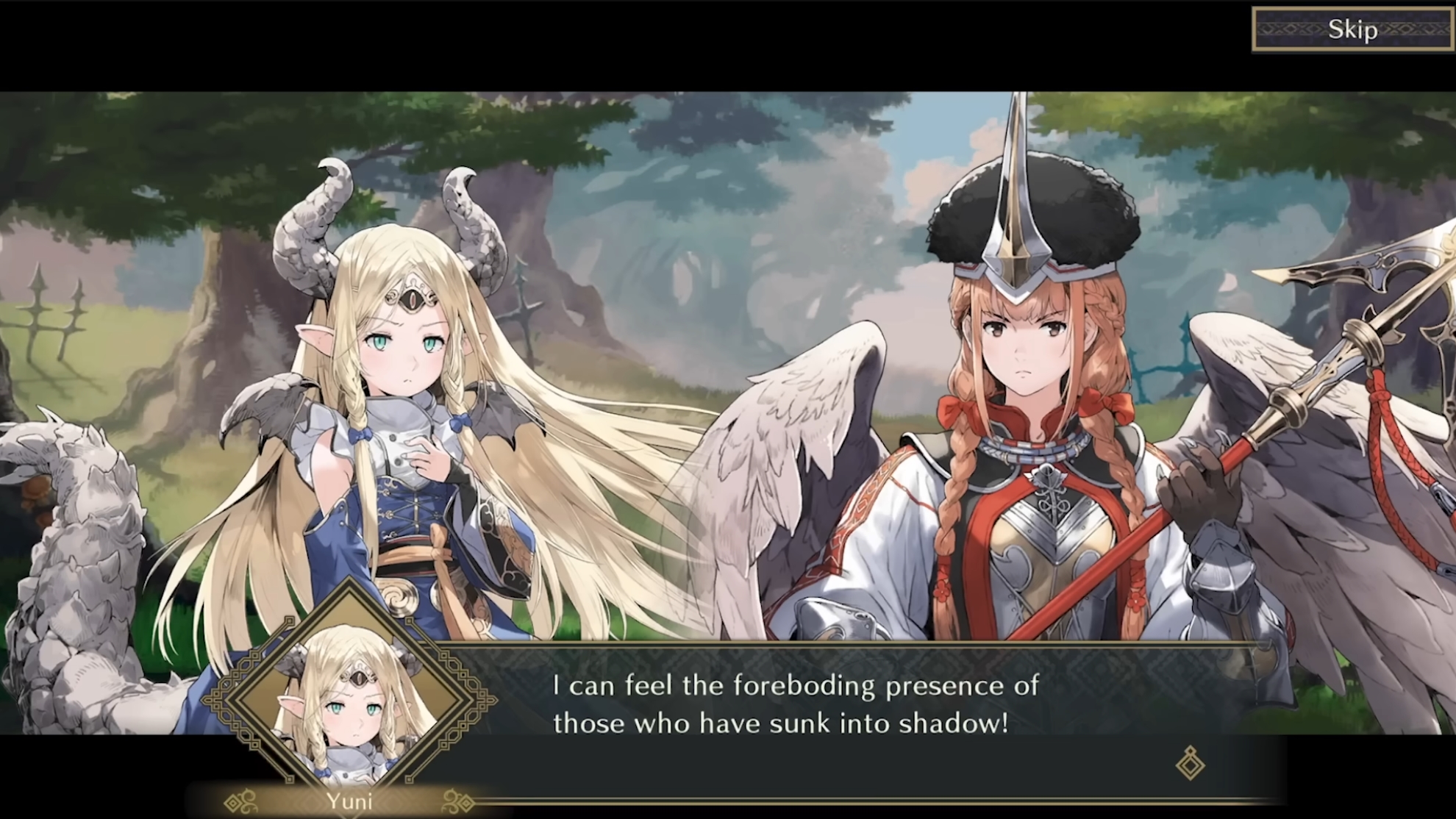Screen dimensions: 1456x819
Task: Advance dialogue with the diamond continue indicator
Action: point(1189,763)
